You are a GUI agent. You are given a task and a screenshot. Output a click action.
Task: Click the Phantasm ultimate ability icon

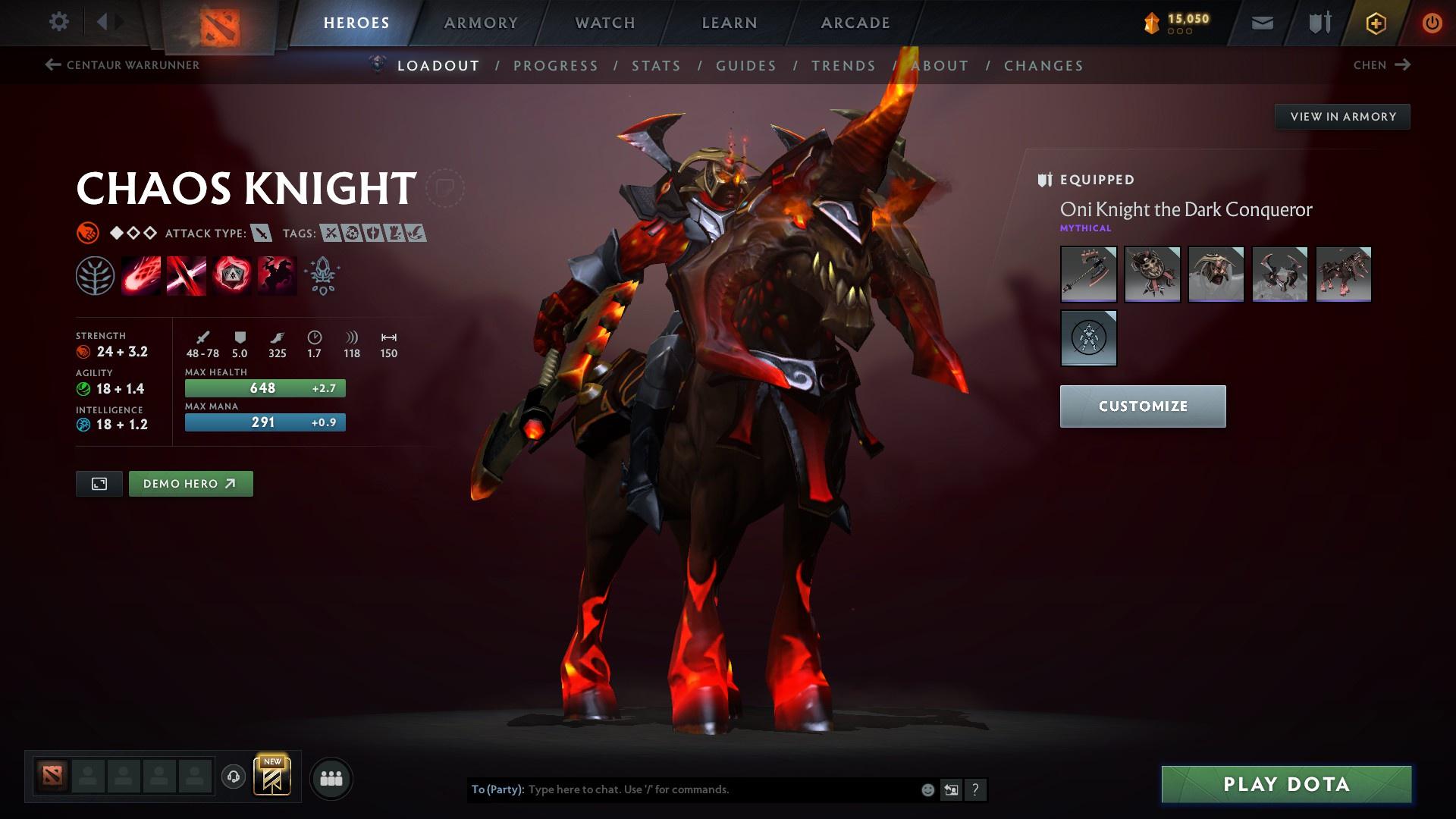click(x=276, y=275)
